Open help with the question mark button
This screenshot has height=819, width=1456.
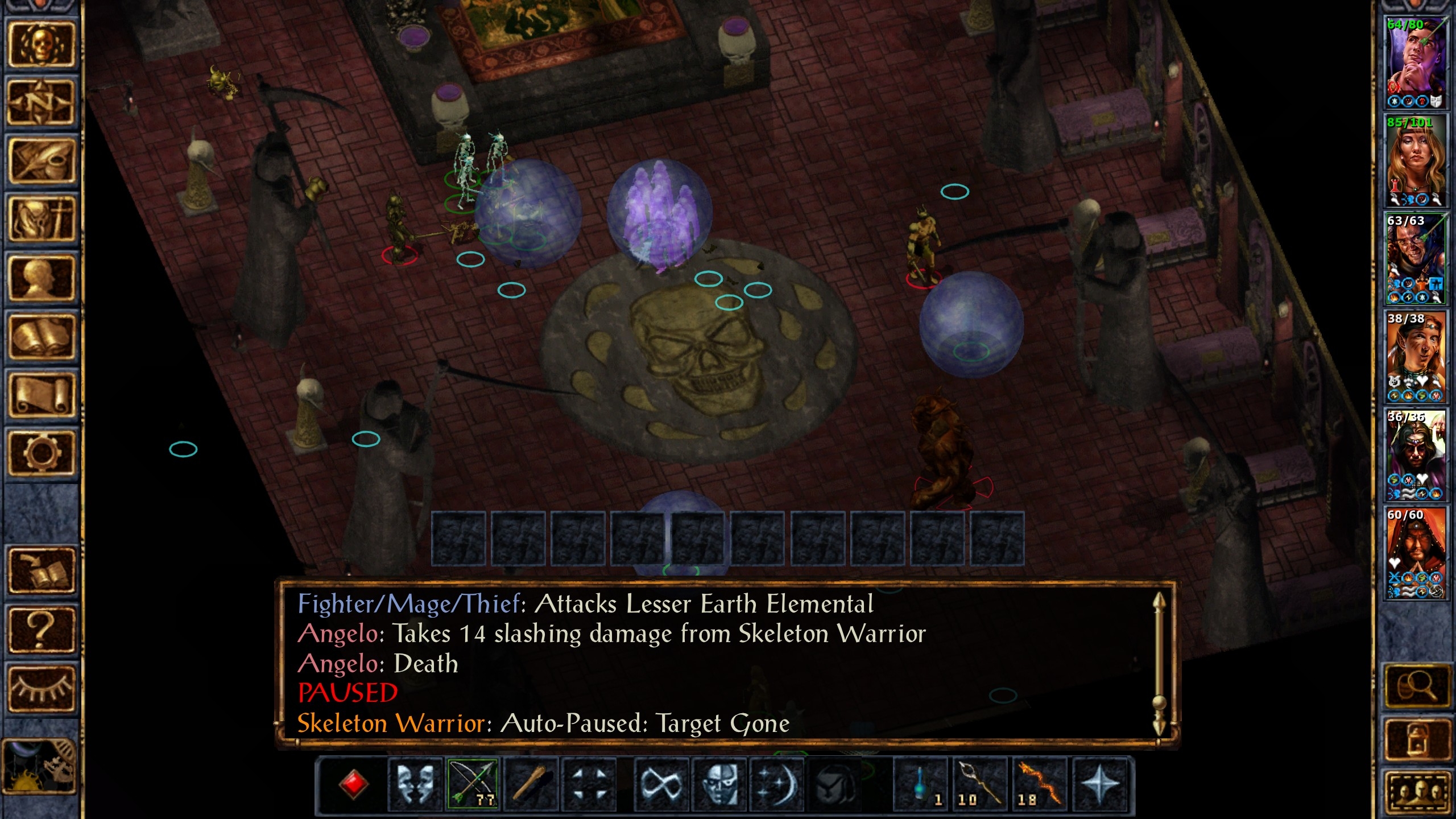(x=41, y=629)
